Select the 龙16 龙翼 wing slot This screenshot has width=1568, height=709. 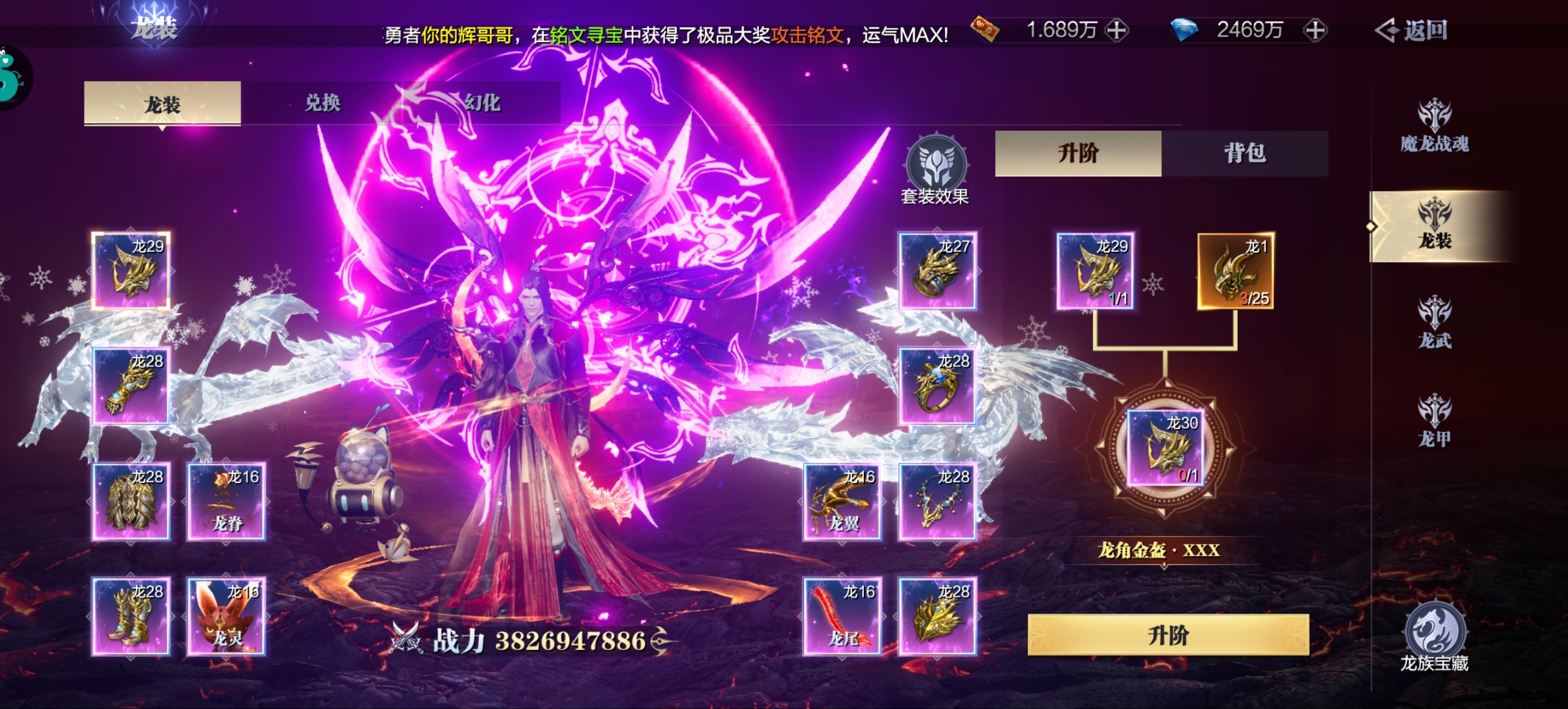pyautogui.click(x=843, y=502)
